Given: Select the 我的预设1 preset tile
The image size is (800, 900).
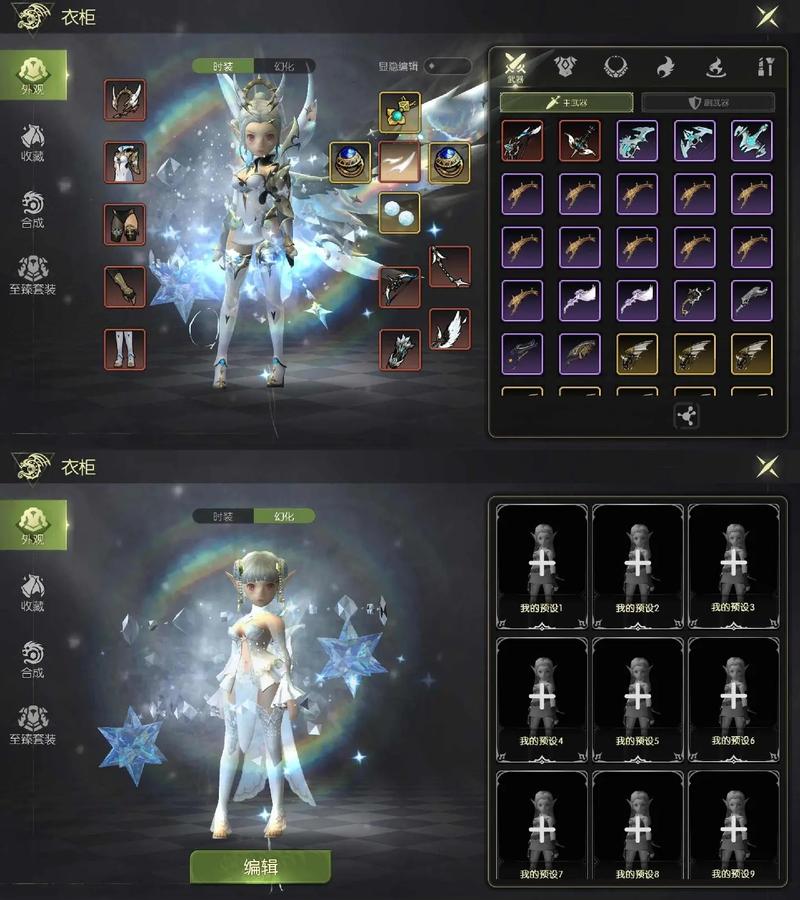Looking at the screenshot, I should coord(542,566).
